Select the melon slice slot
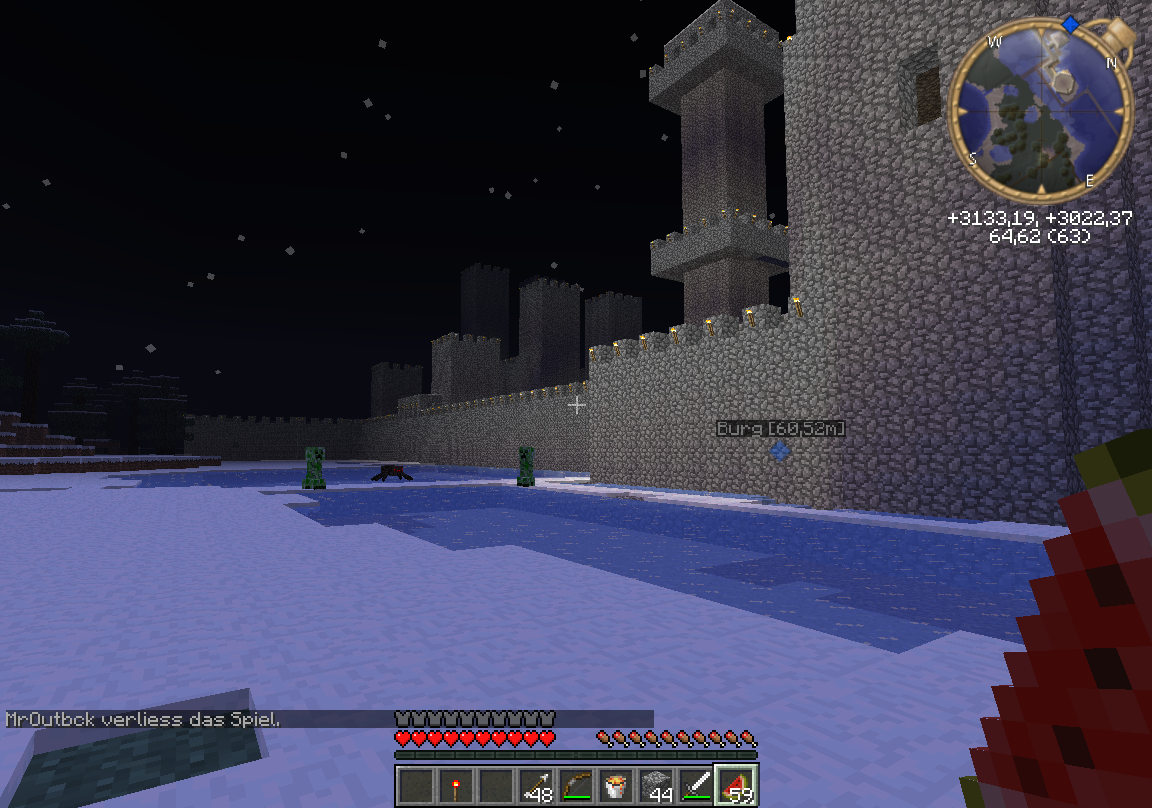Screen dimensions: 1152x808 click(x=737, y=786)
